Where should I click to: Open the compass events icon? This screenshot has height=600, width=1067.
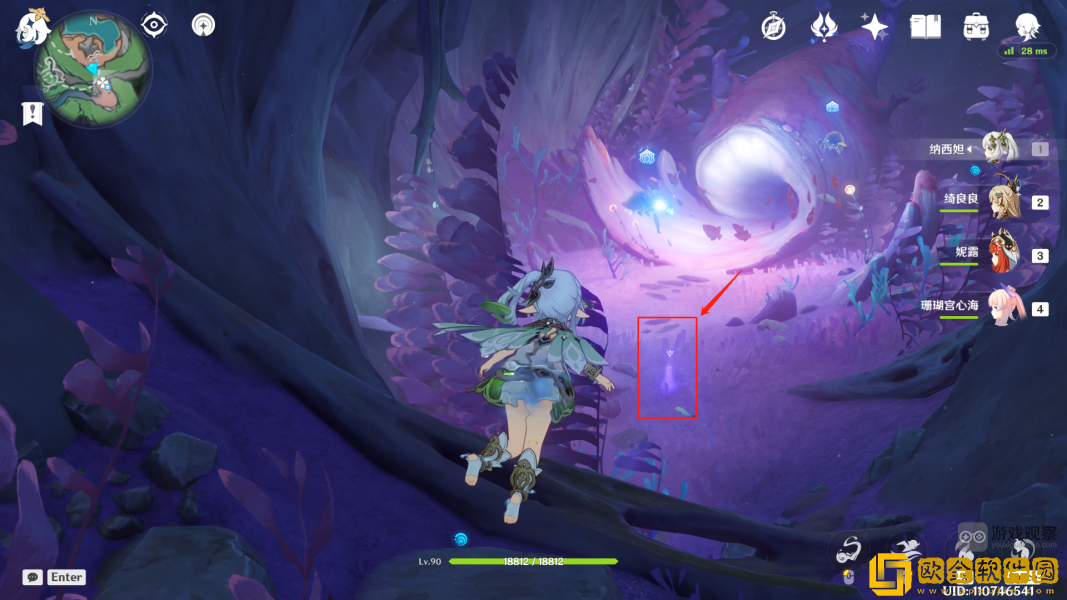click(x=773, y=27)
